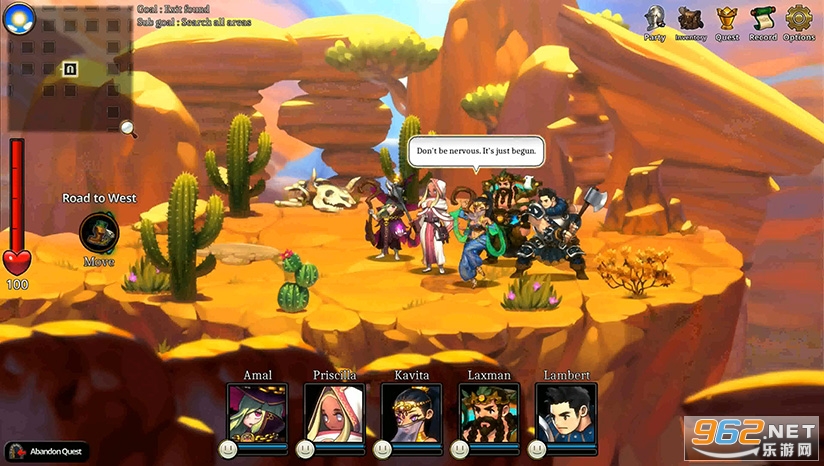Choose Kavita's portrait card
This screenshot has height=466, width=824.
411,414
